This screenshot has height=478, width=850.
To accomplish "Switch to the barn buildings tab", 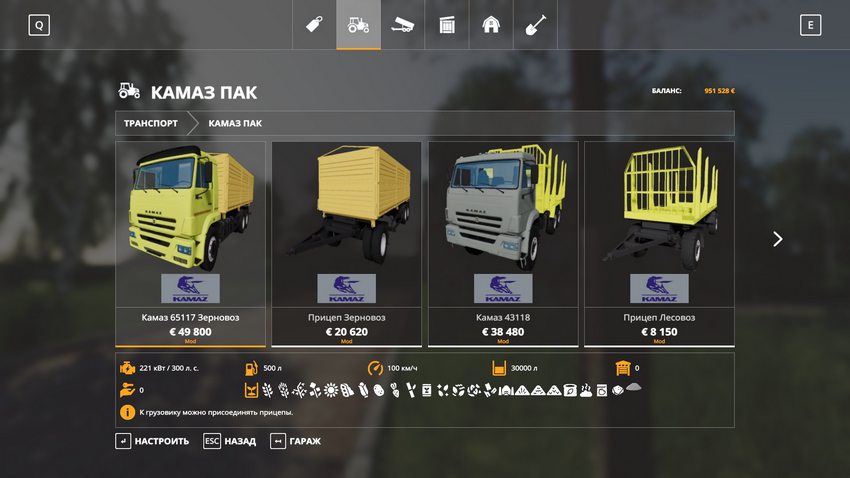I will [491, 25].
